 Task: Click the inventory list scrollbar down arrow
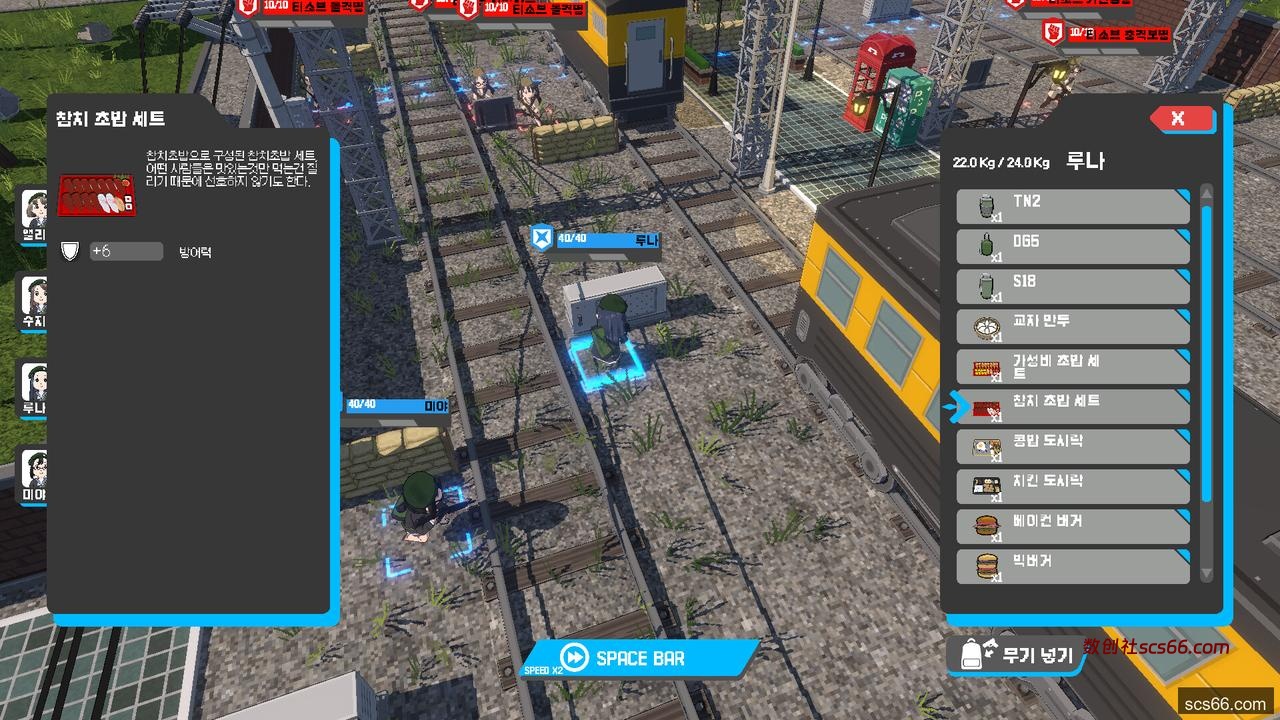point(1206,574)
